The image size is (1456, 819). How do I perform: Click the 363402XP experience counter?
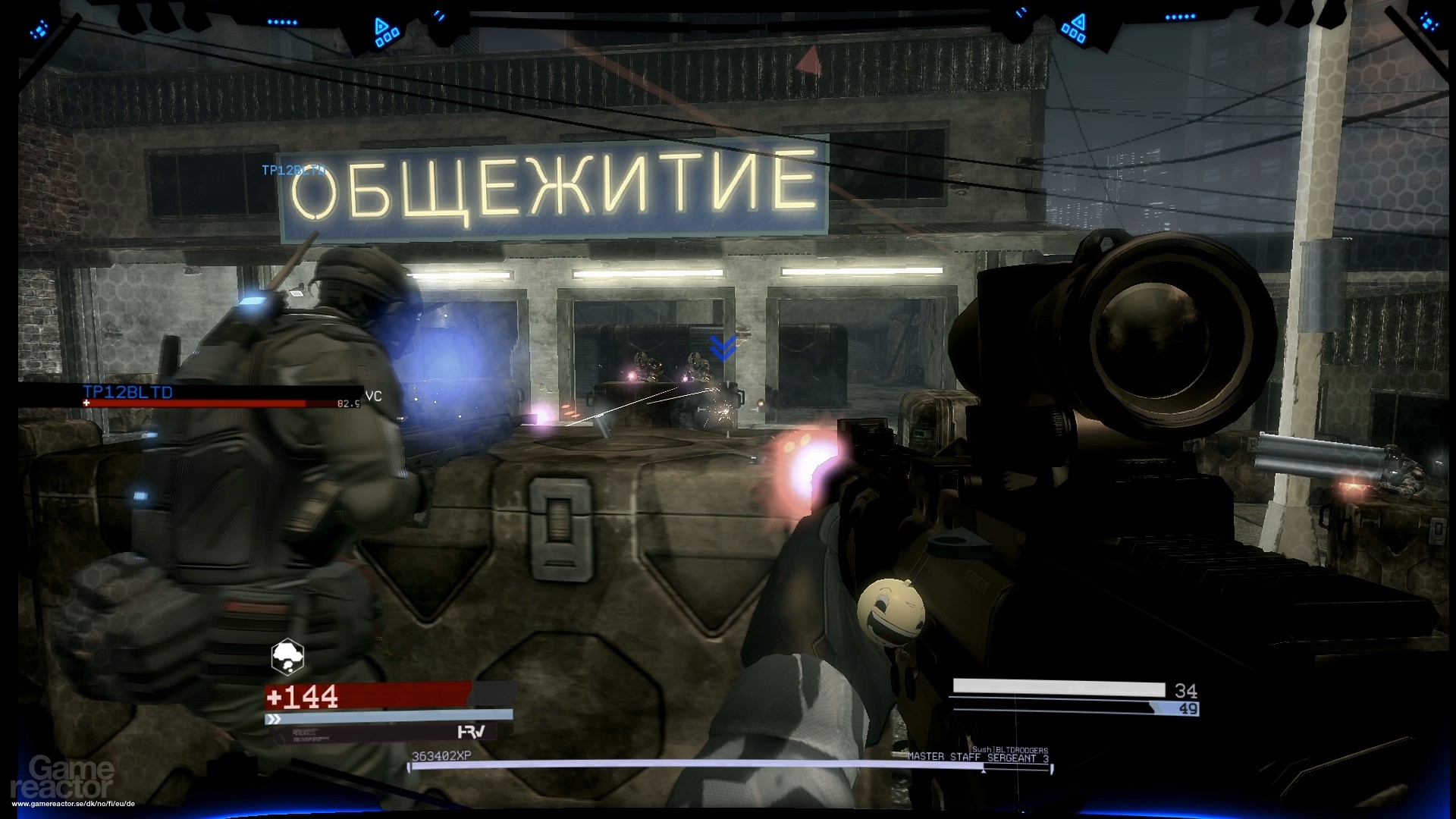coord(441,755)
